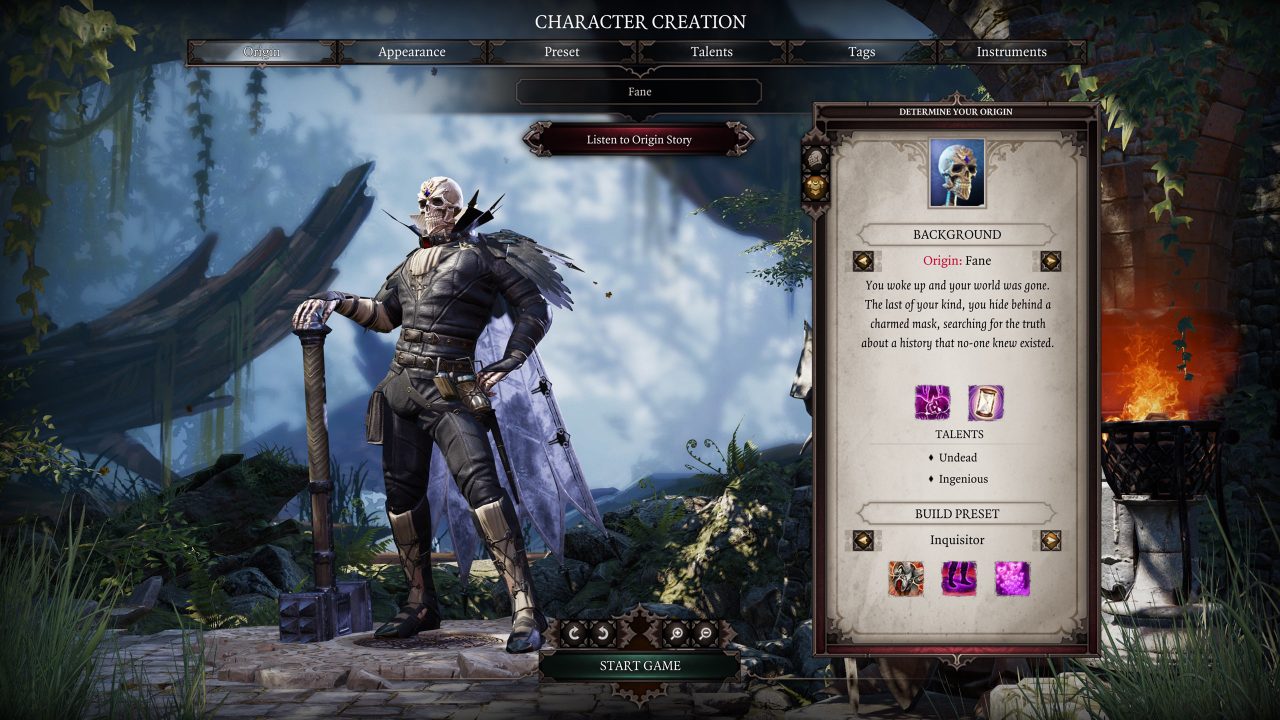Switch to the Appearance tab
This screenshot has height=720, width=1280.
pos(412,52)
